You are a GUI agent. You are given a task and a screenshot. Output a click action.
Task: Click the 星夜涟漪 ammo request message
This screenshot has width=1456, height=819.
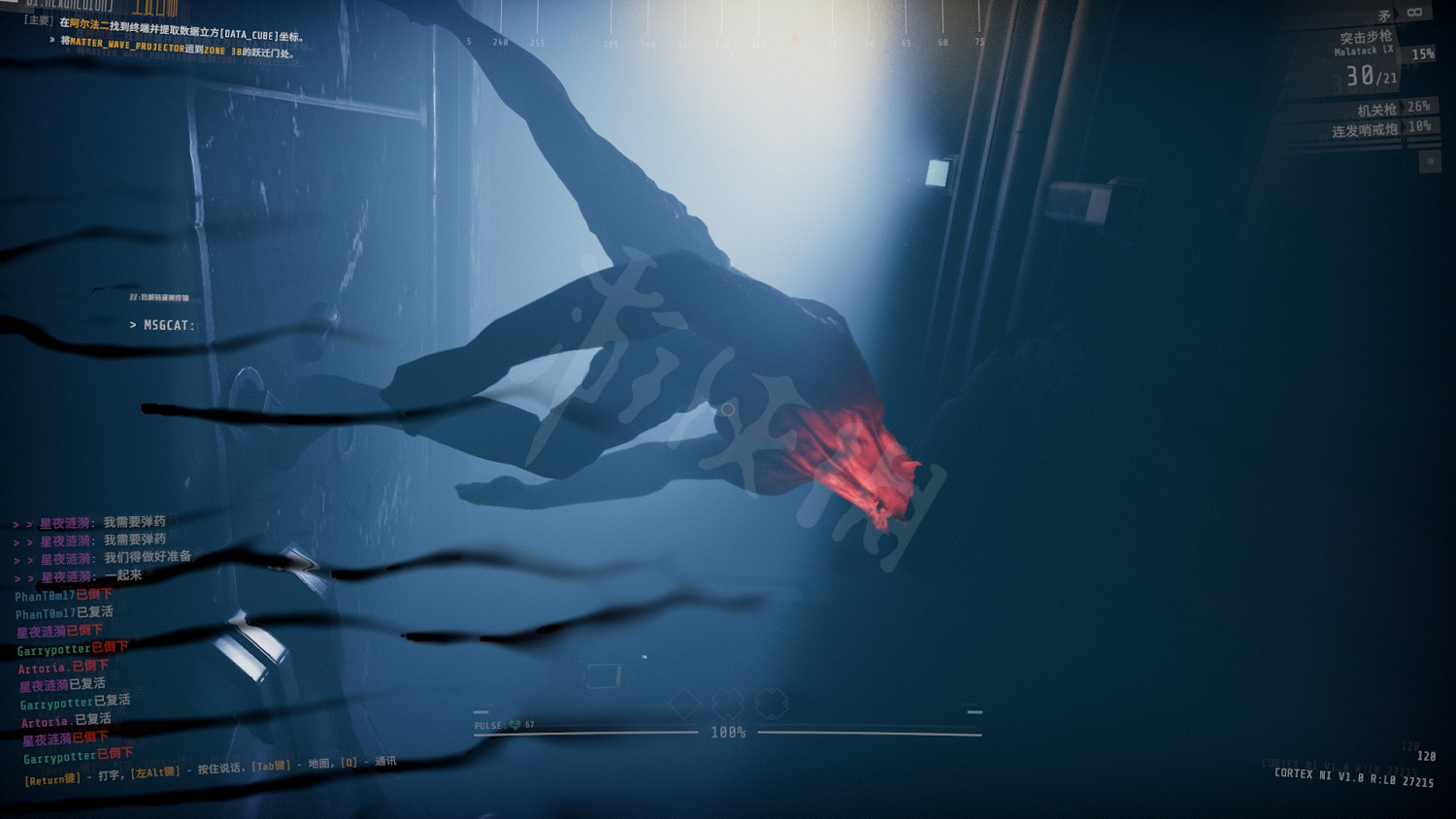coord(92,521)
